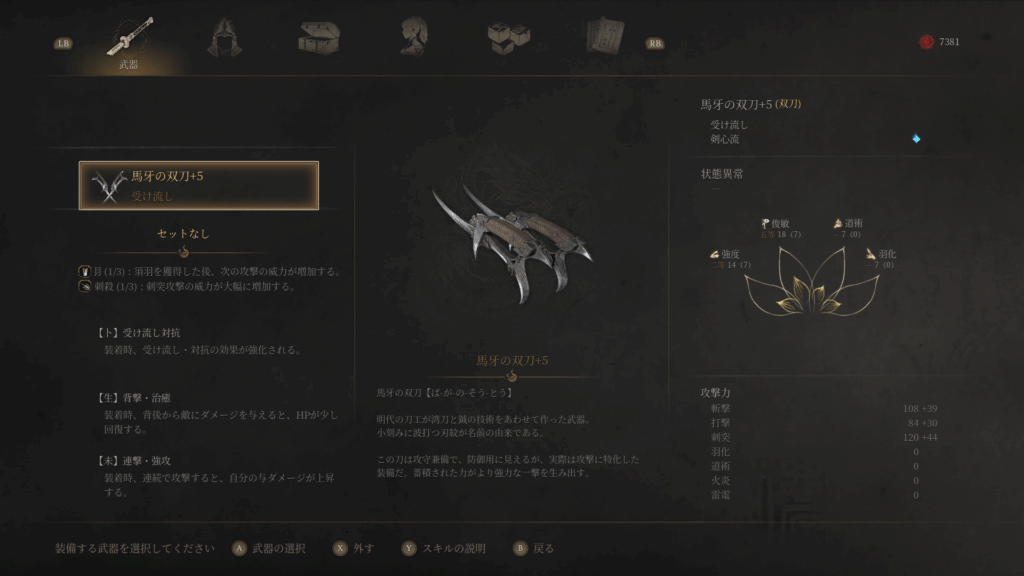Select the 馬牙の双刀+5 weapon slot
This screenshot has width=1024, height=576.
(199, 185)
